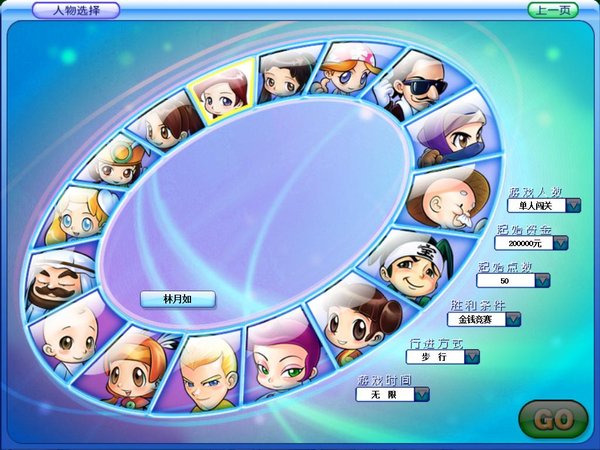Open the 步行 movement mode dropdown
Image resolution: width=600 pixels, height=450 pixels.
pyautogui.click(x=471, y=356)
